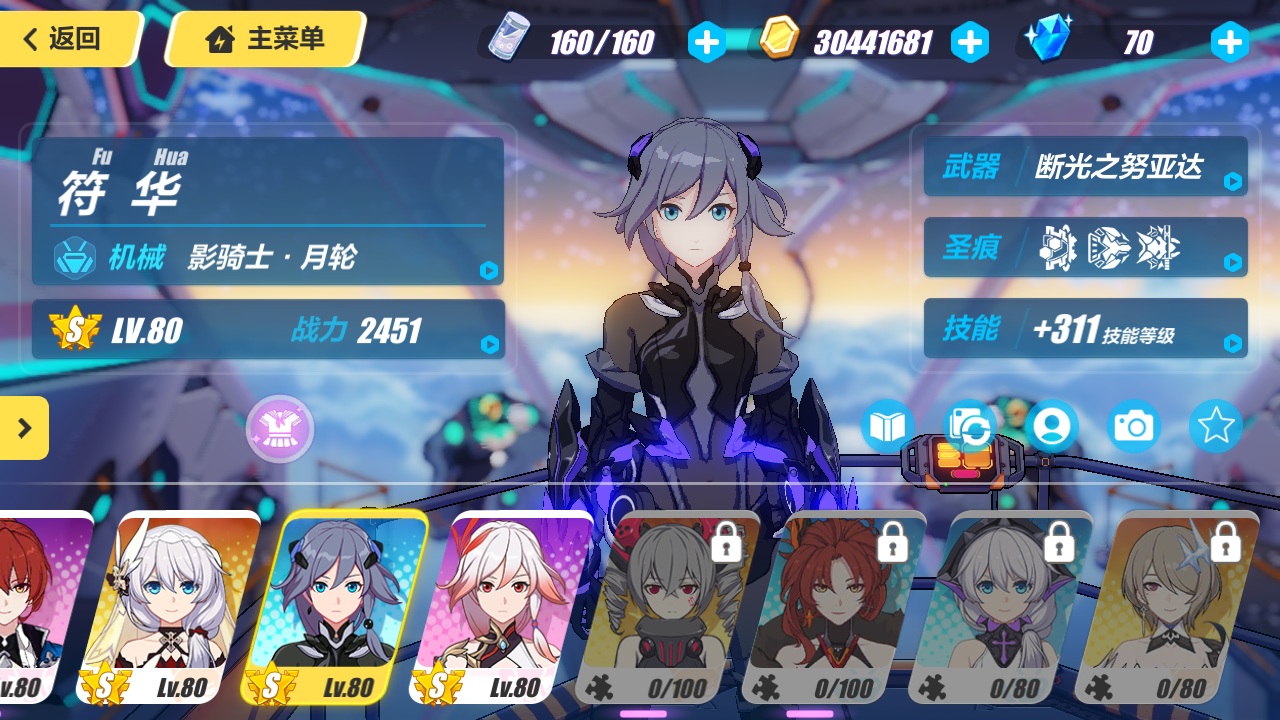Mark the character with the star icon
Viewport: 1280px width, 720px height.
click(1215, 427)
